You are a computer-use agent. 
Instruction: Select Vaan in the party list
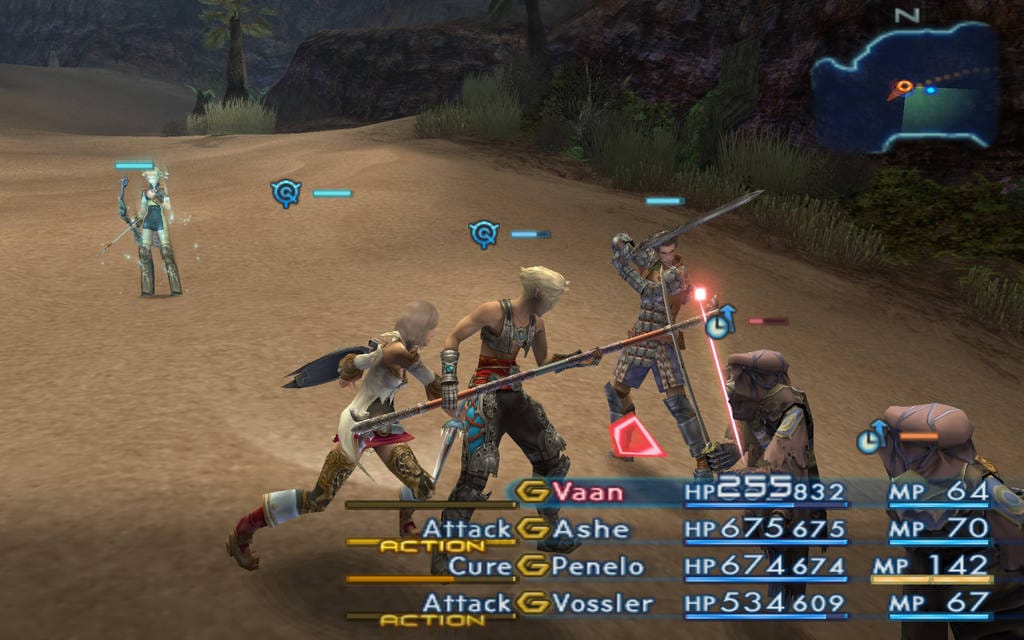coord(588,492)
